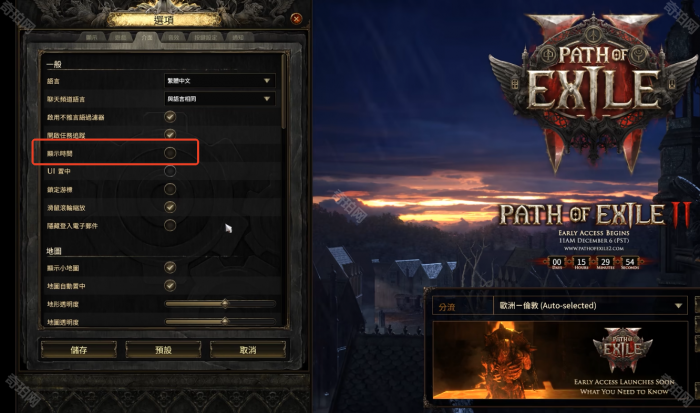
Task: Toggle the 啟用不雅言語過濾器 checkbox
Action: pos(170,117)
